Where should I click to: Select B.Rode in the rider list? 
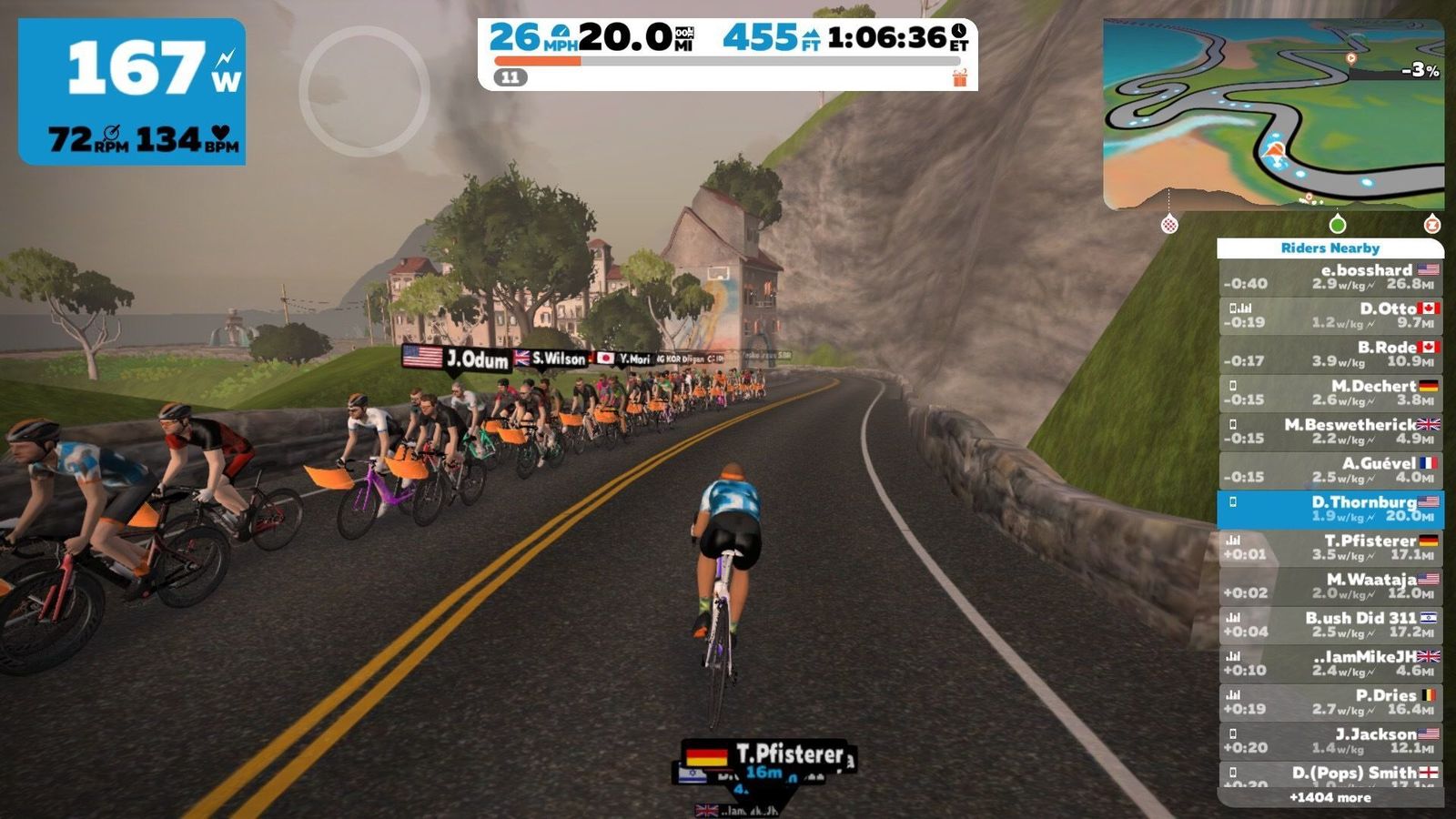point(1330,354)
